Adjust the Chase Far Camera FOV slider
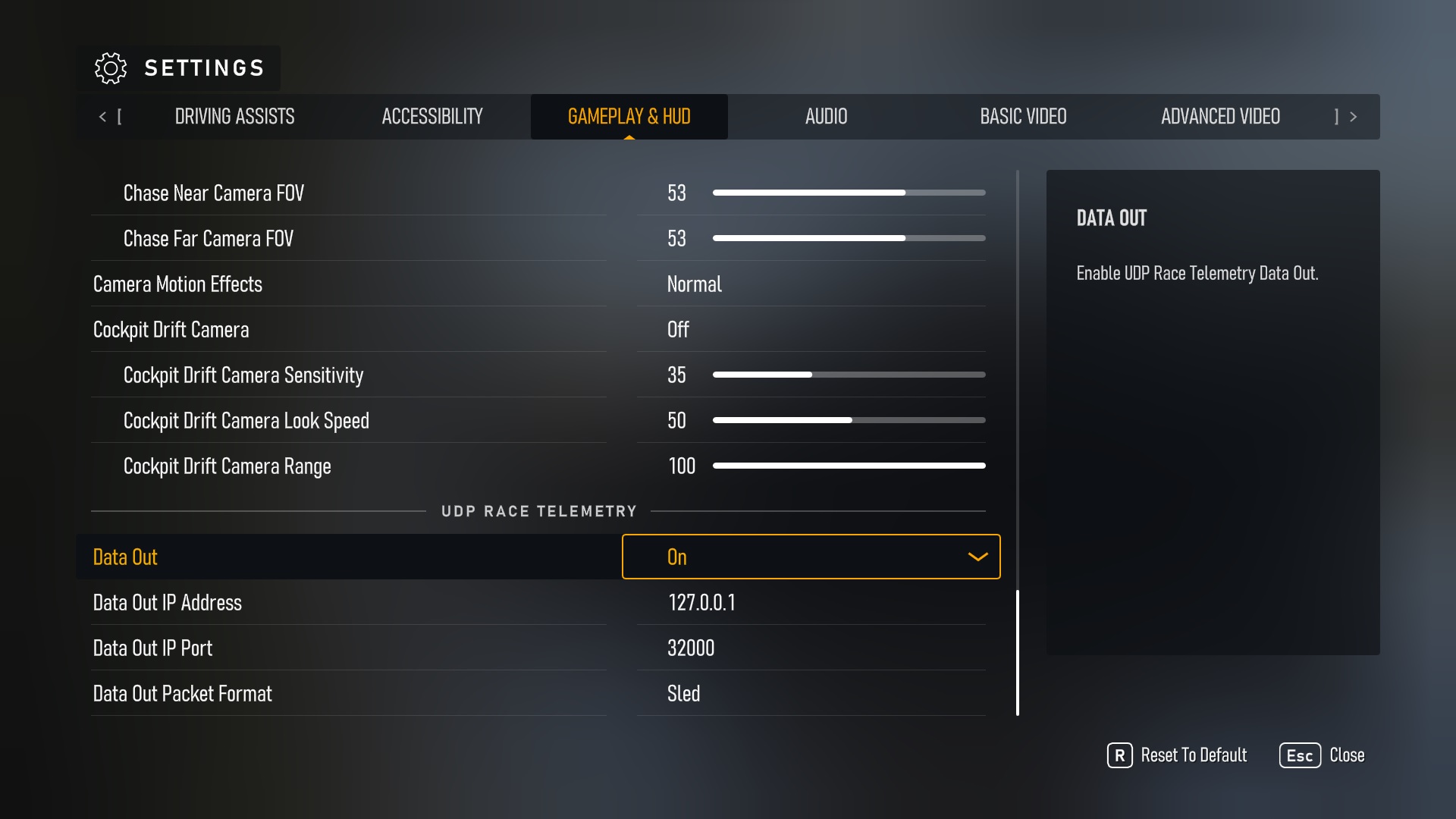1456x819 pixels. click(x=849, y=238)
